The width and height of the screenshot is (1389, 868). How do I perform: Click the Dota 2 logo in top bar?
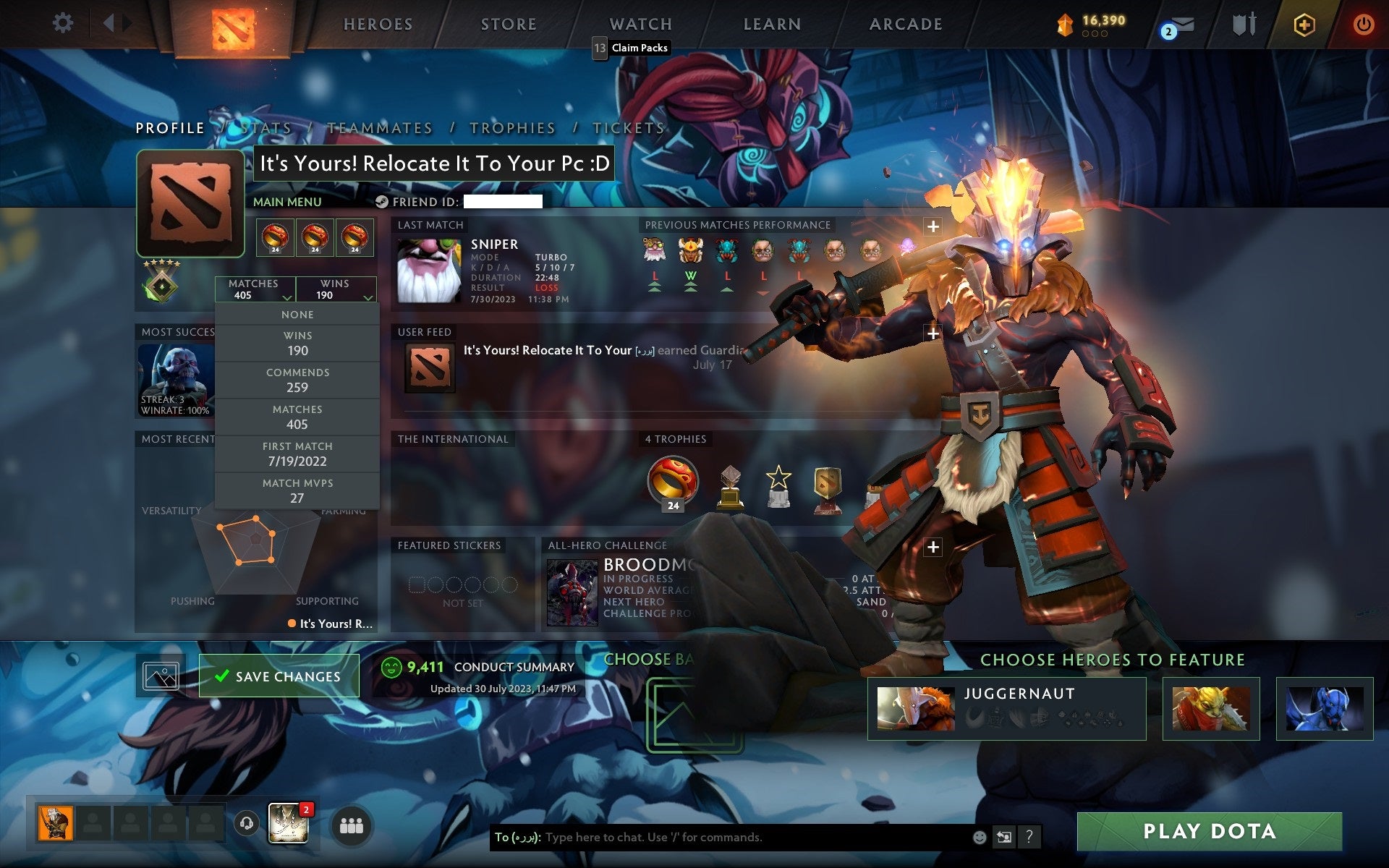click(234, 24)
